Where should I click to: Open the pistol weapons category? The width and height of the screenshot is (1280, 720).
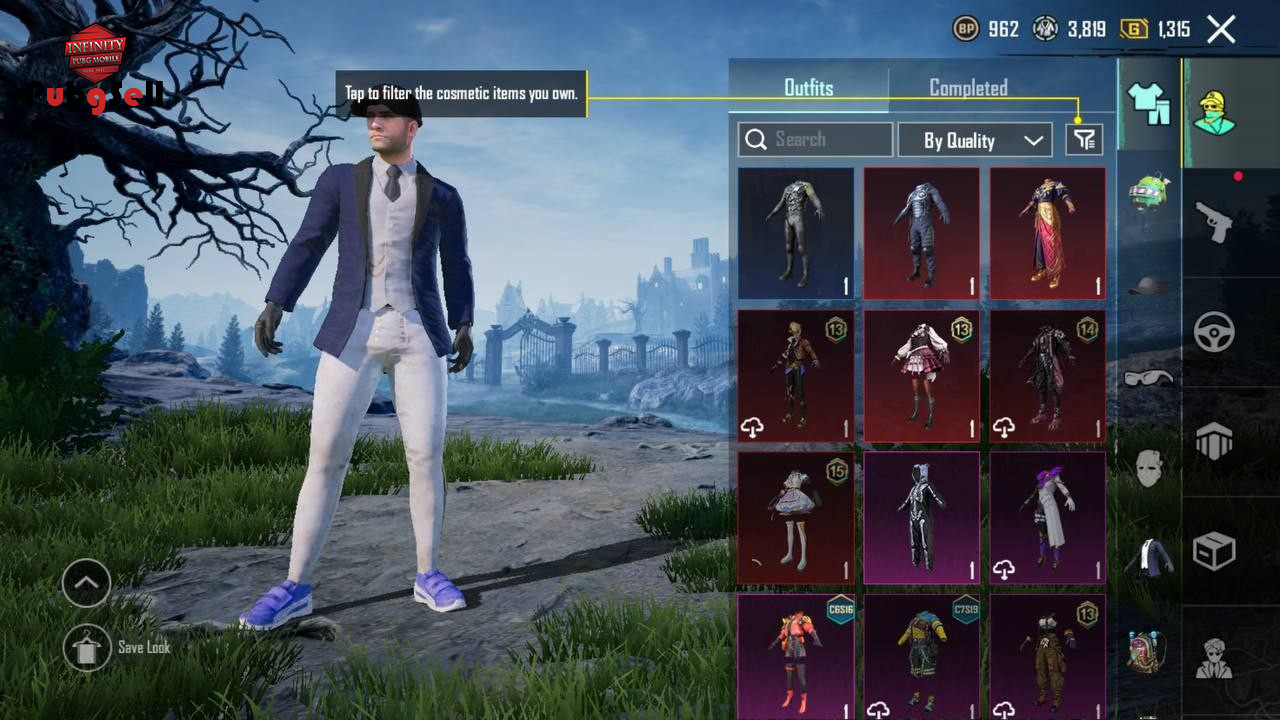[1214, 222]
